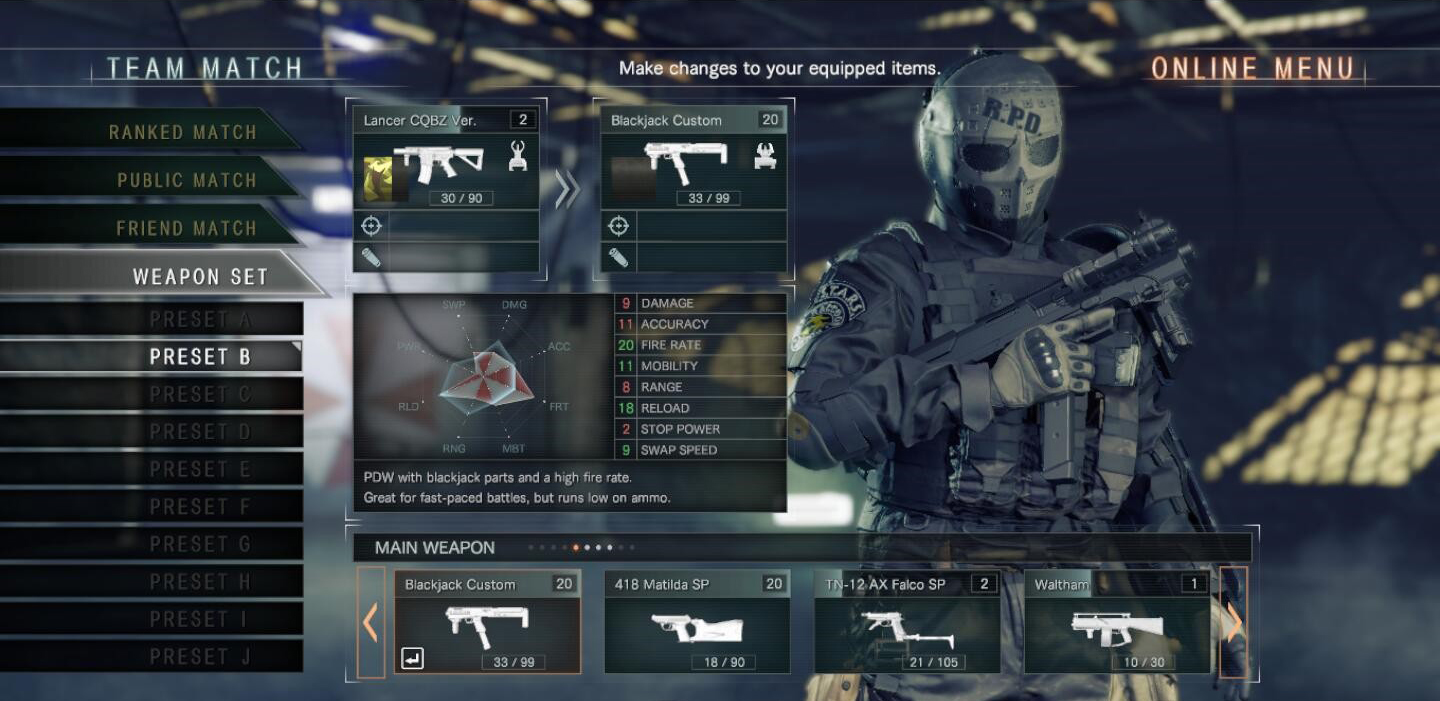Screen dimensions: 1440x701
Task: Equip the 418 Matilda SP weapon
Action: coord(697,621)
